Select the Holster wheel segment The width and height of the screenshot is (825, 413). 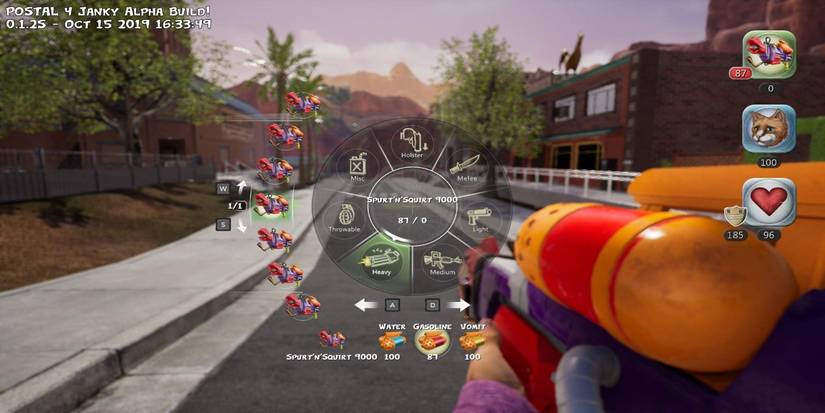click(x=412, y=142)
